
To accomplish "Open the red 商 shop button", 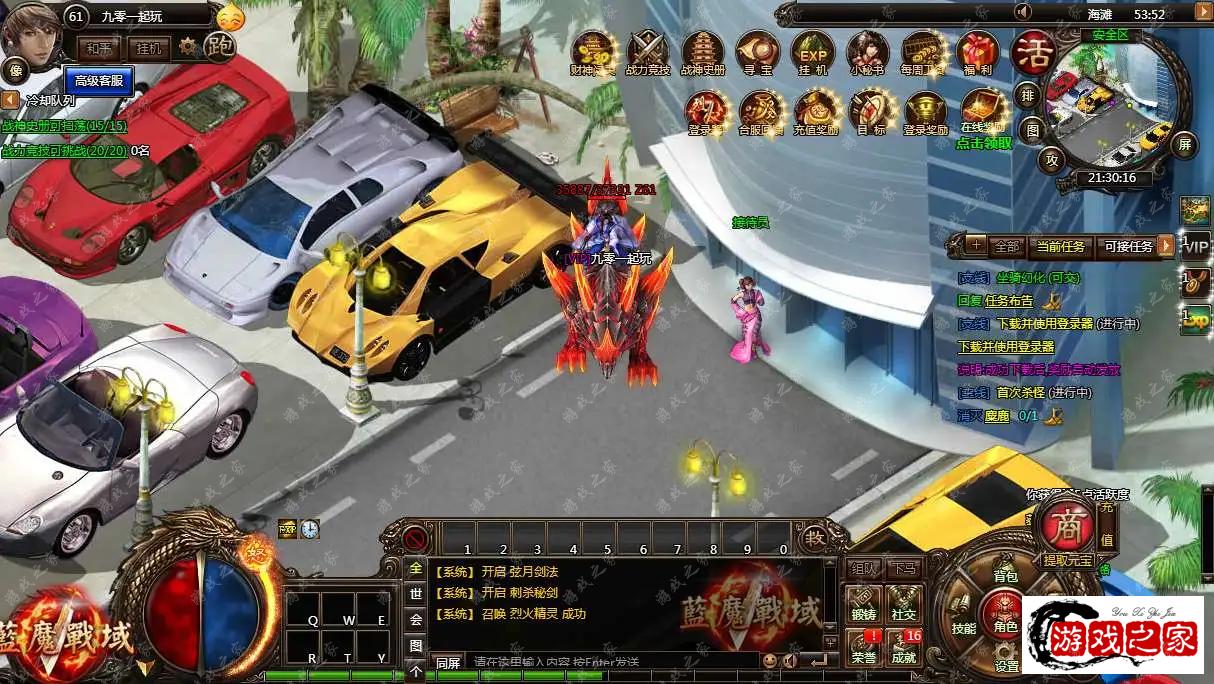I will (x=1063, y=524).
